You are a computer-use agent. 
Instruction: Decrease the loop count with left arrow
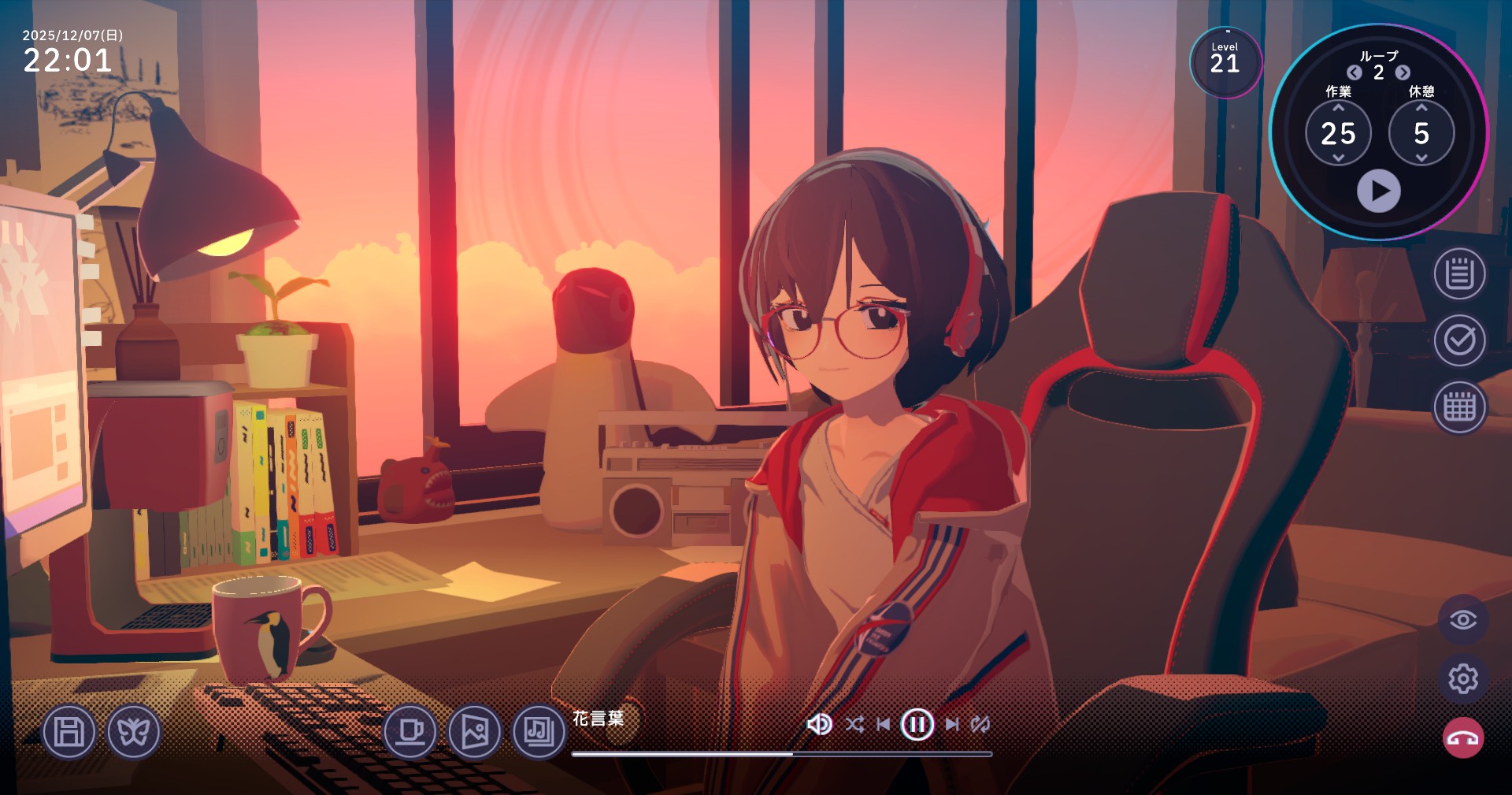point(1354,73)
